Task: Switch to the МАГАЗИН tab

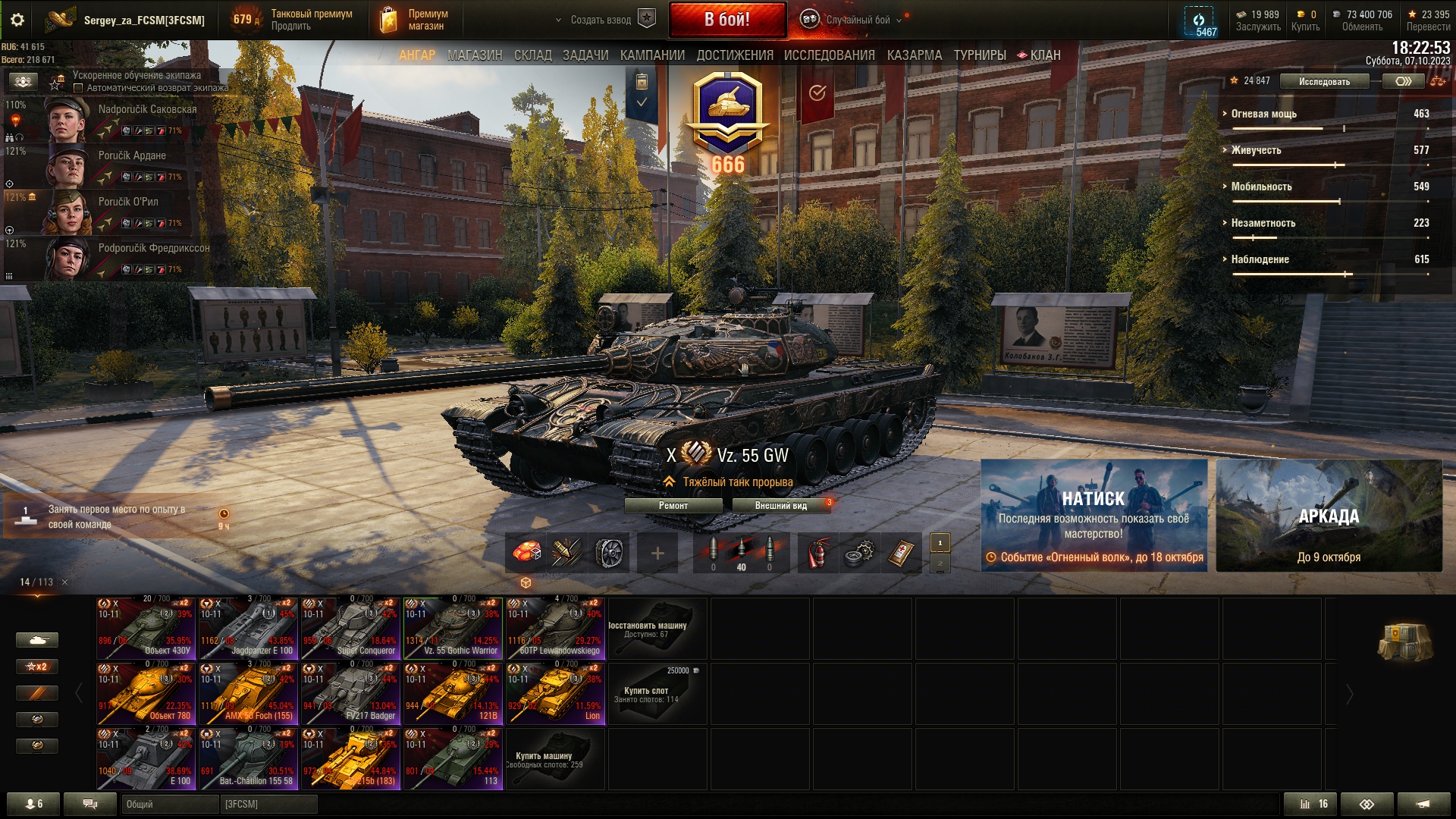Action: (475, 55)
